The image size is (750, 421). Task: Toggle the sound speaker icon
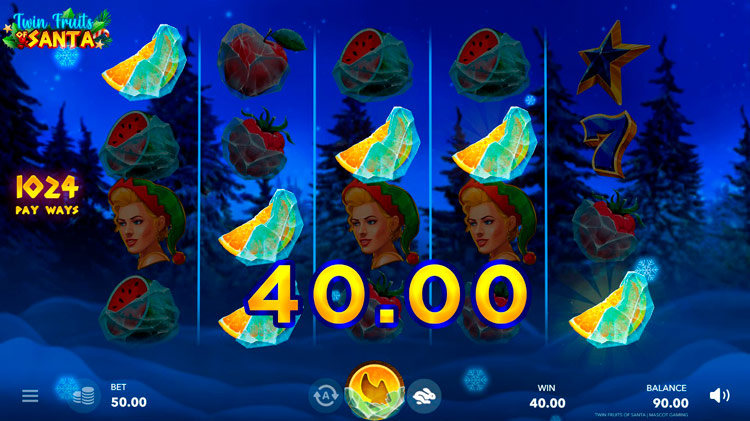point(719,396)
